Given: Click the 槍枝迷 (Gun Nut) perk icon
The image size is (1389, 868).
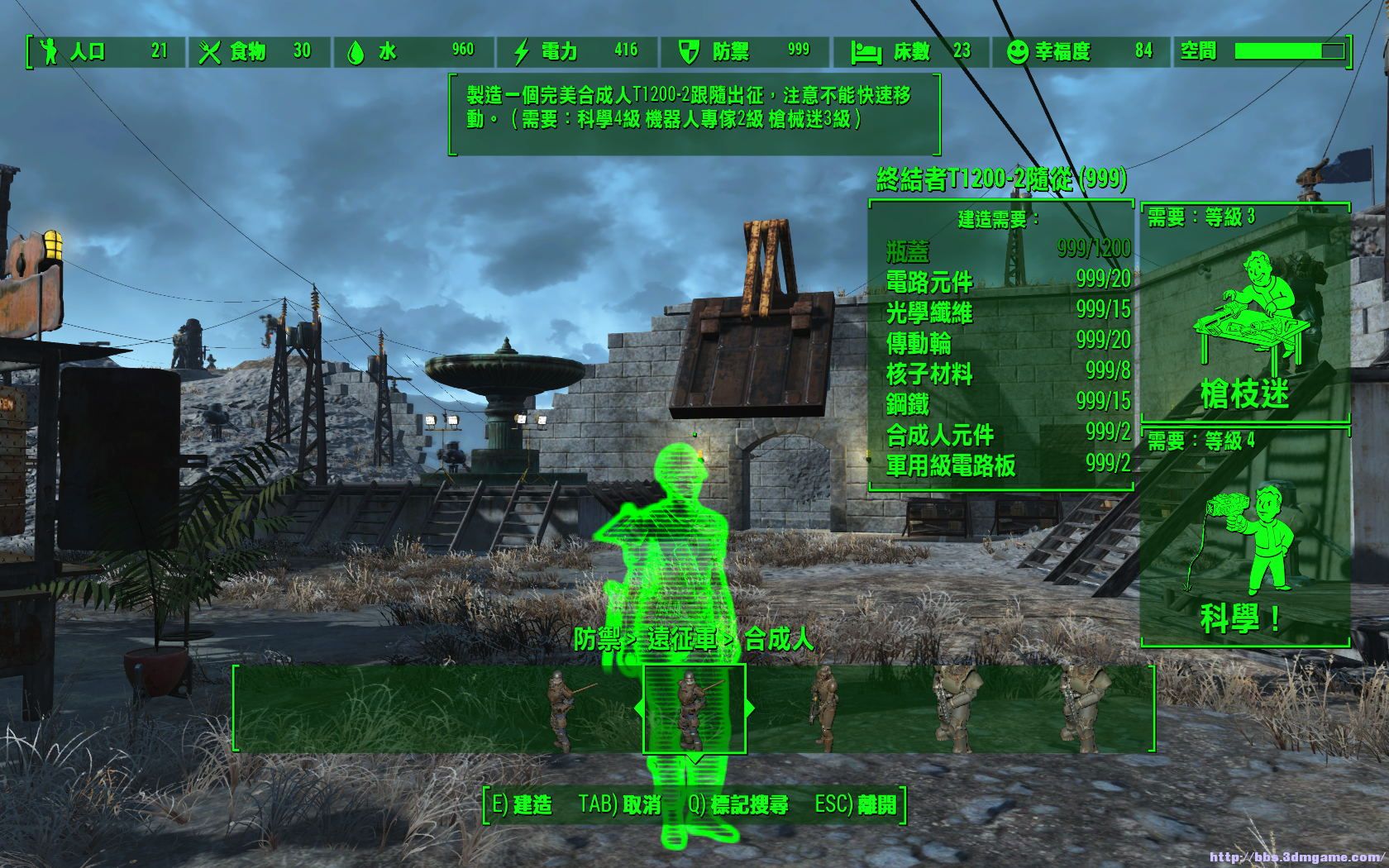Looking at the screenshot, I should click(1250, 306).
